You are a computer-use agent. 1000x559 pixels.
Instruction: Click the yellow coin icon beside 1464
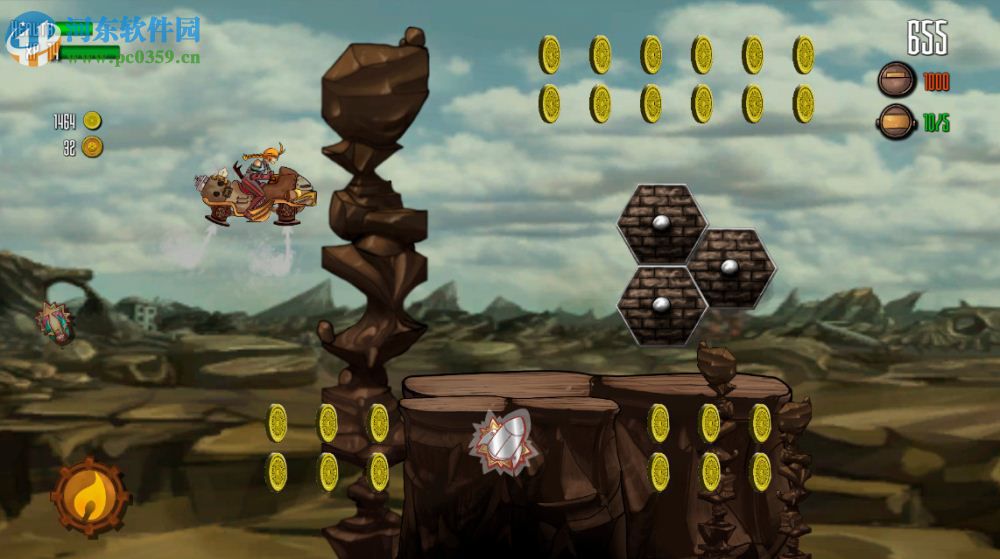92,121
